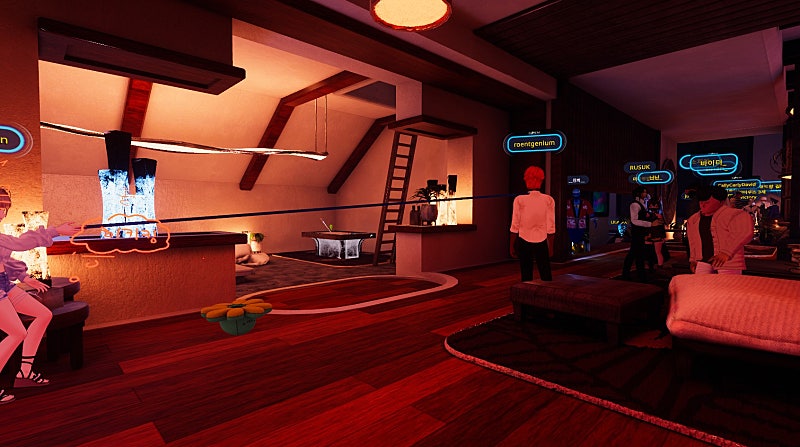The width and height of the screenshot is (800, 447).
Task: Select the CallyCarlyDavid player nameplate
Action: pyautogui.click(x=738, y=184)
